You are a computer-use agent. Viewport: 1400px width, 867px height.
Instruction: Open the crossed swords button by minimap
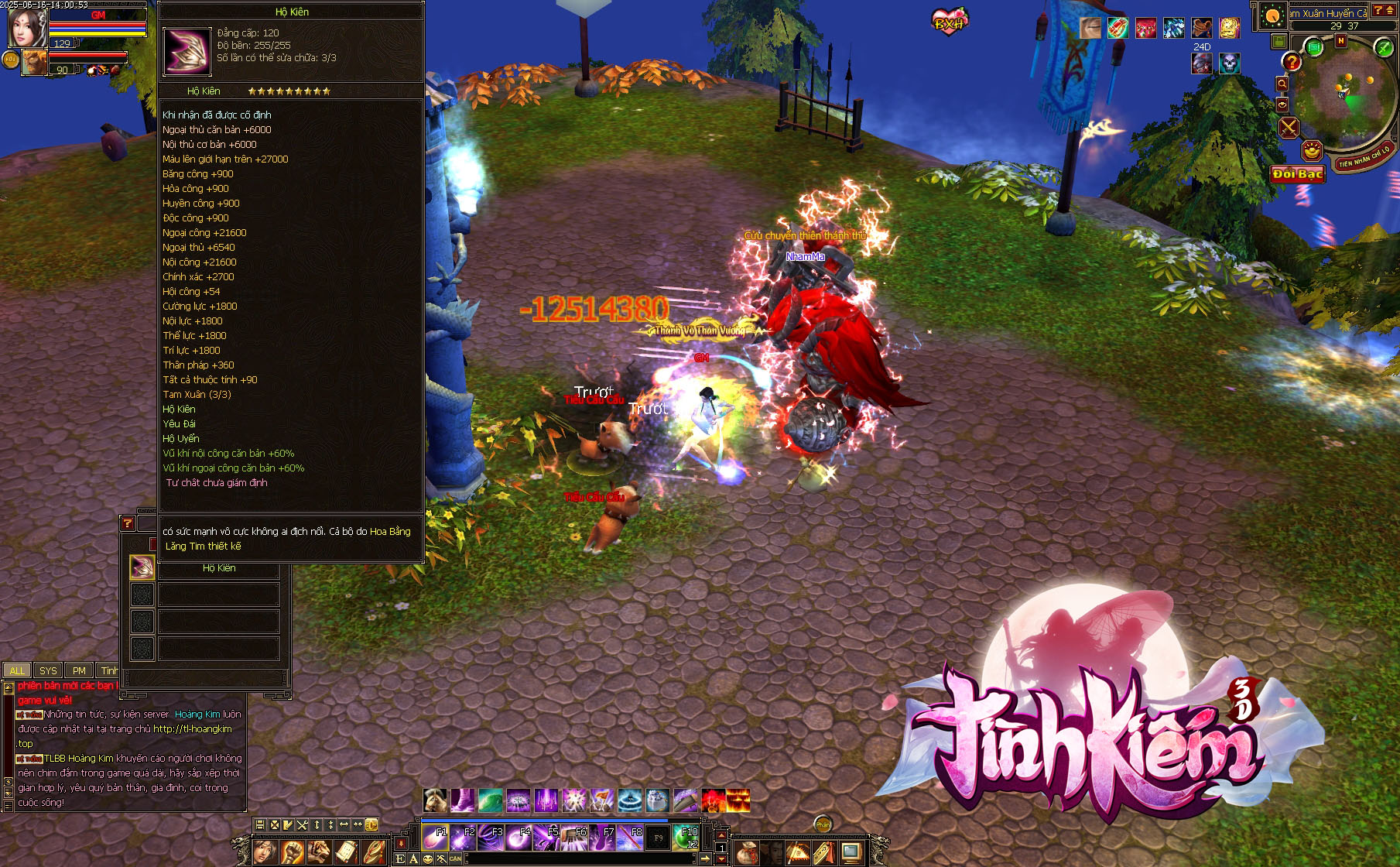pos(1289,127)
